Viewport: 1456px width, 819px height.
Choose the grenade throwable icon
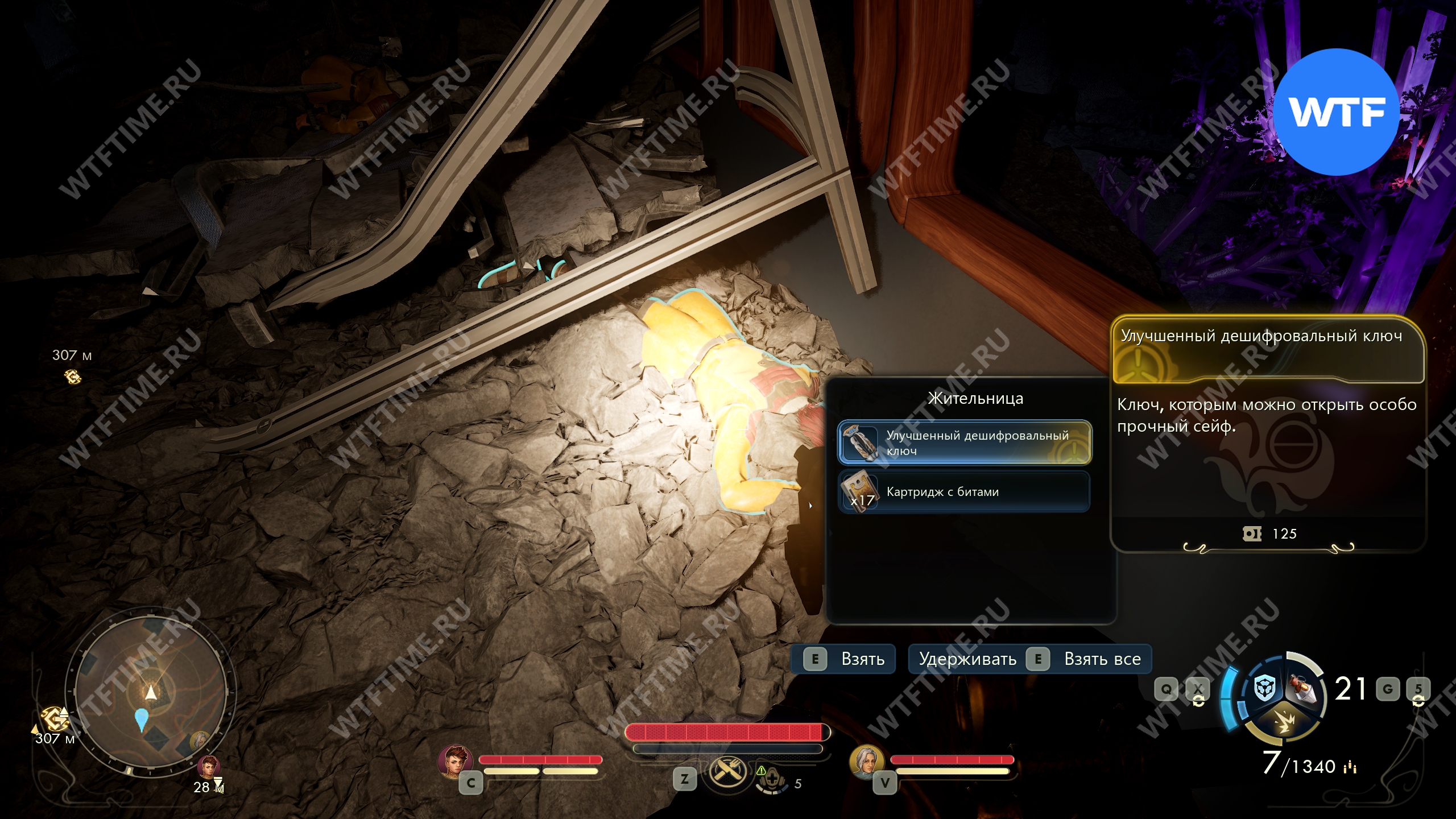1304,688
